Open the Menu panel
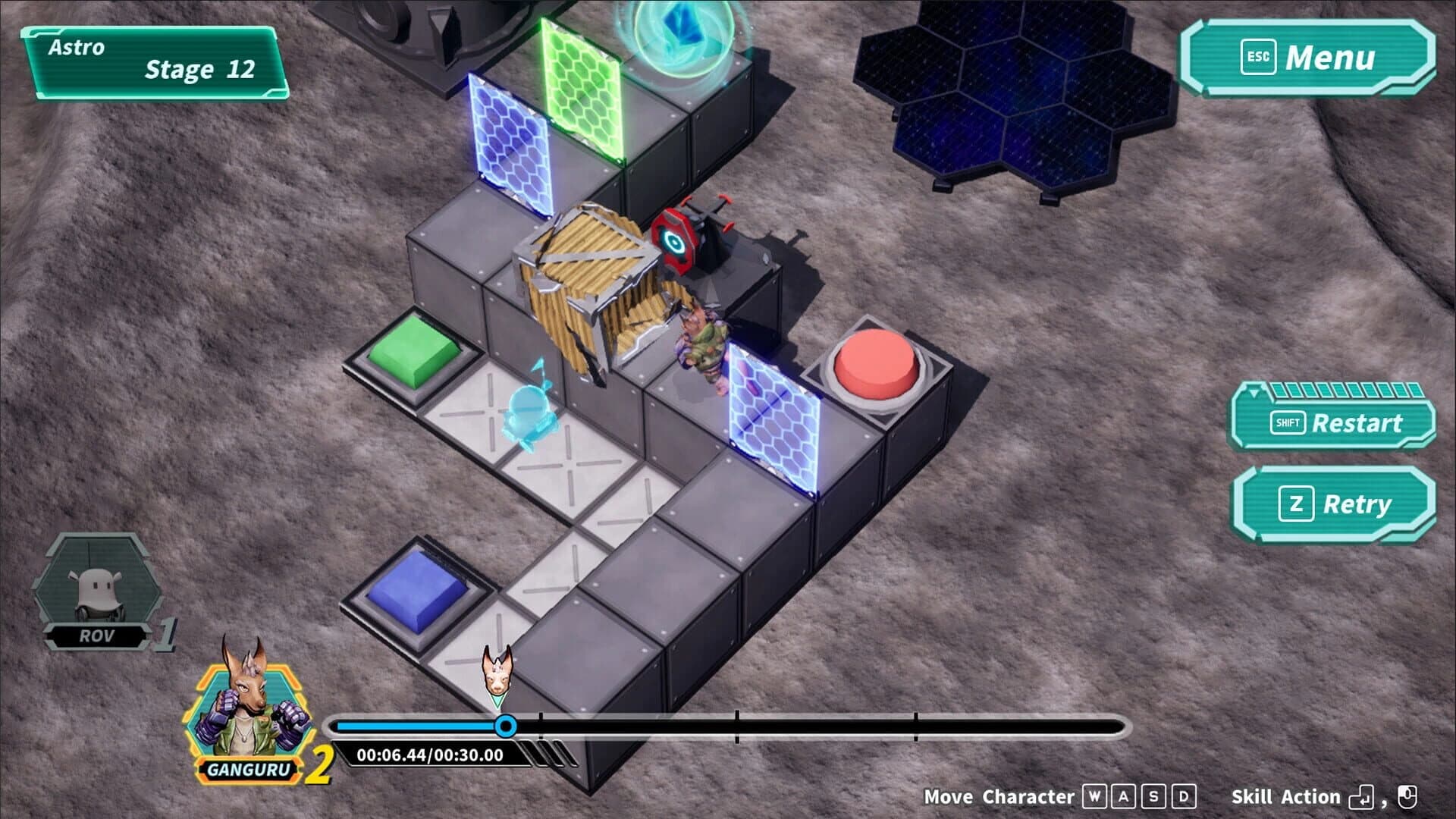This screenshot has height=819, width=1456. point(1338,57)
